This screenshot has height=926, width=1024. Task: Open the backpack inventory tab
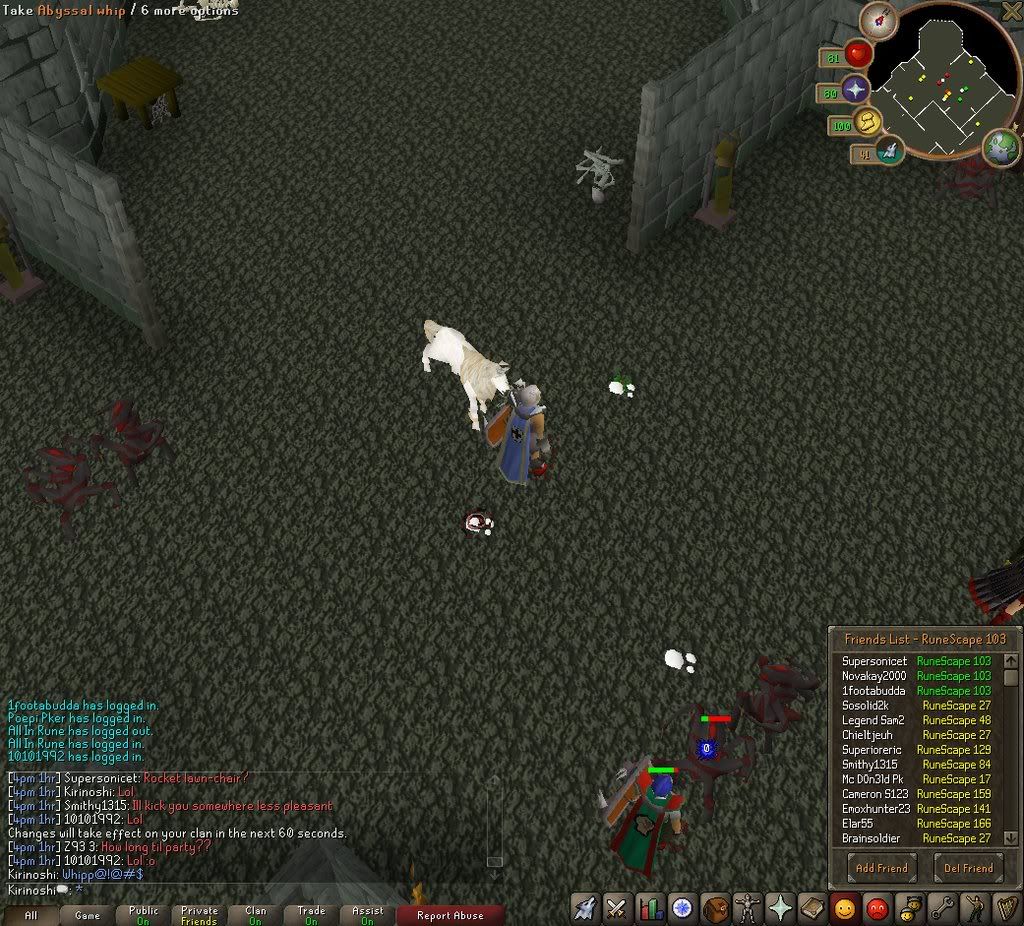coord(716,908)
